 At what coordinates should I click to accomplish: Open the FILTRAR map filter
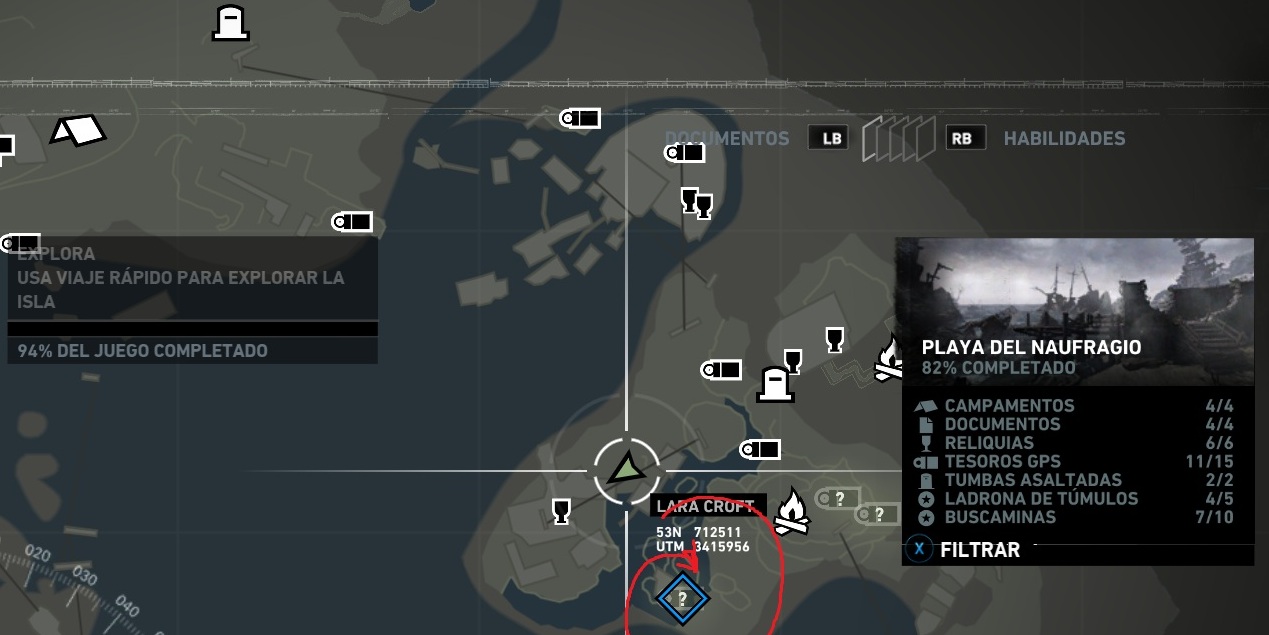click(x=979, y=549)
